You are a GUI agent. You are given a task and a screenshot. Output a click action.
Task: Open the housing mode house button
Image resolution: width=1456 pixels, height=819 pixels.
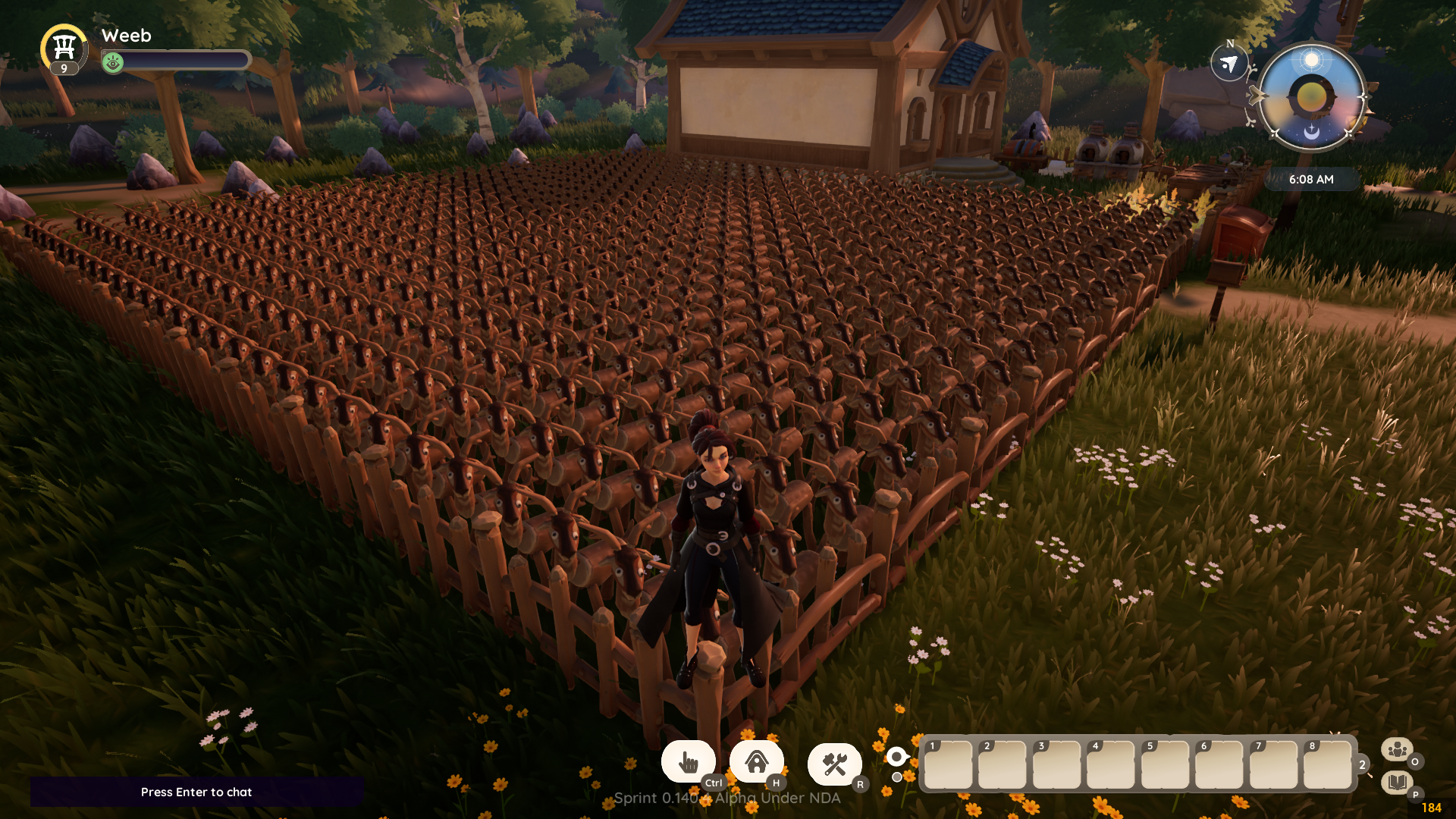[x=756, y=762]
